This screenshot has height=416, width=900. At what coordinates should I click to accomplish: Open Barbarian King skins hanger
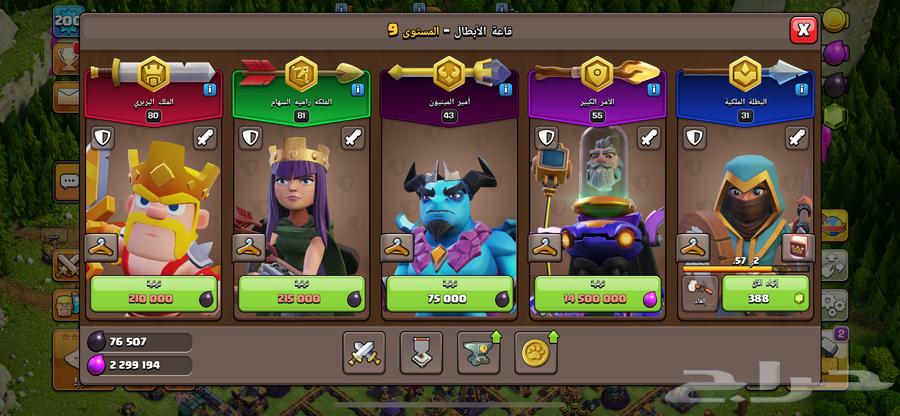click(101, 246)
